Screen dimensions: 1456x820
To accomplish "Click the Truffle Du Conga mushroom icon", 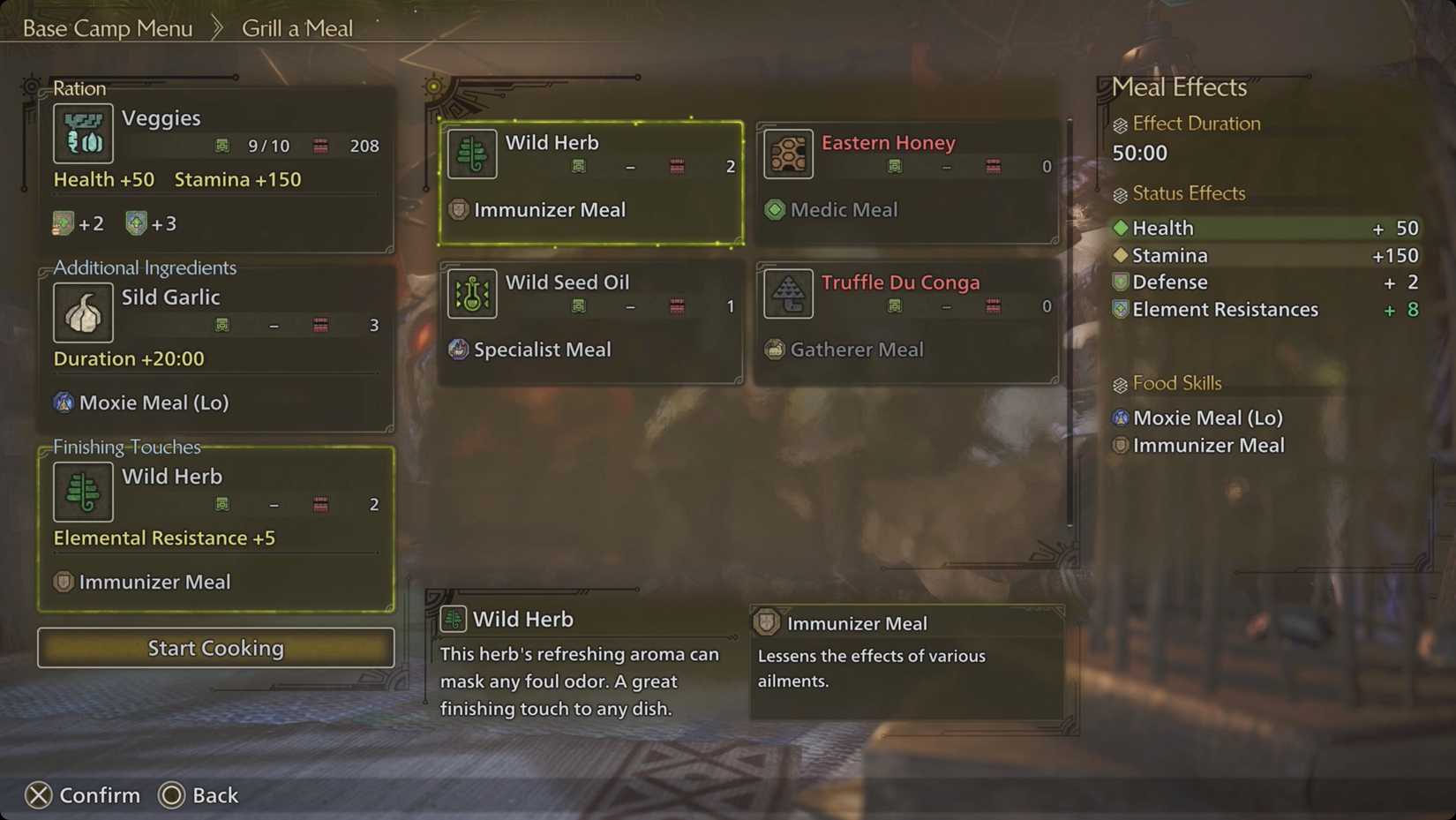I will 788,294.
